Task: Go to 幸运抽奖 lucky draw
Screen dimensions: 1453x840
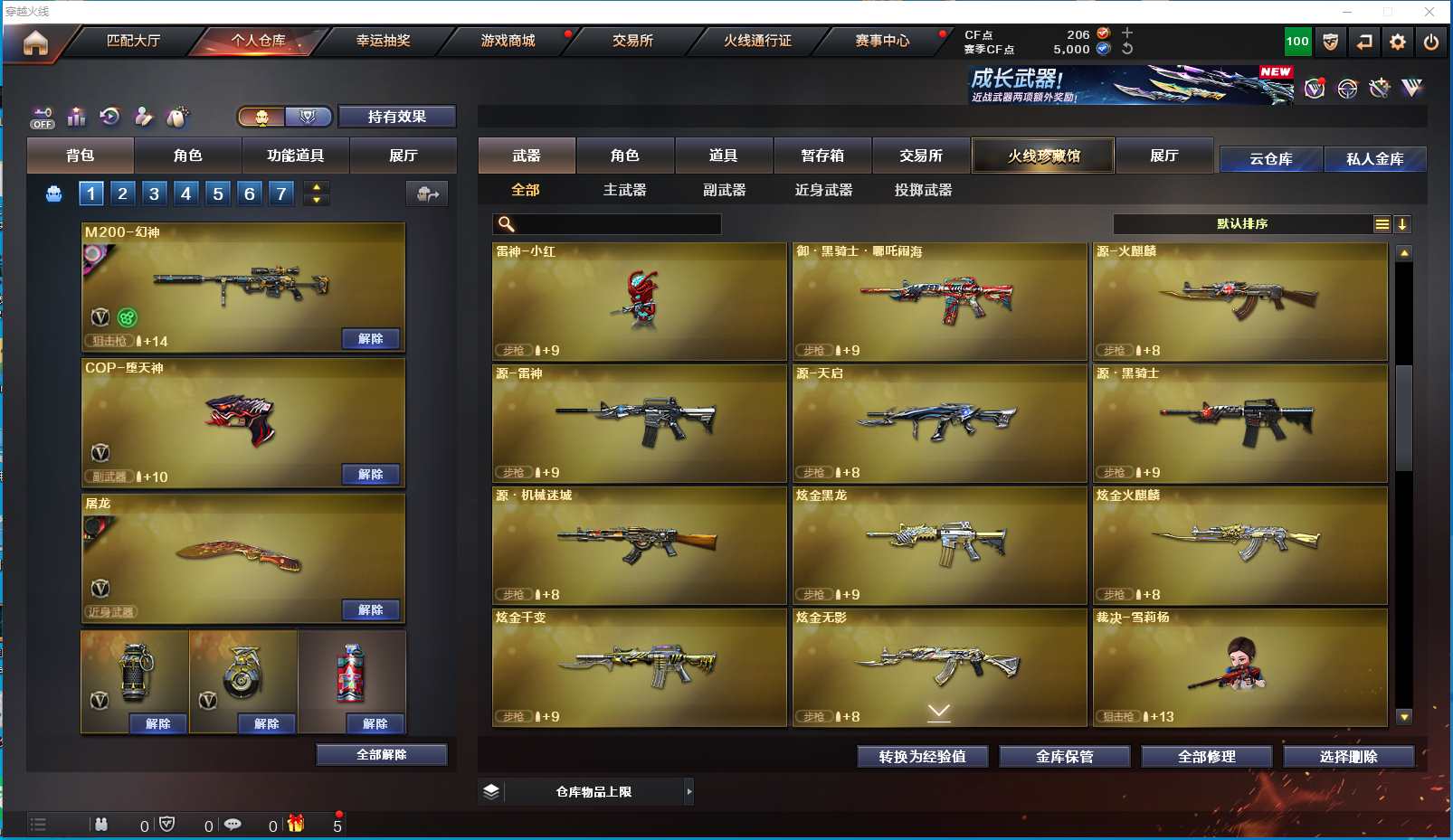Action: [x=383, y=41]
